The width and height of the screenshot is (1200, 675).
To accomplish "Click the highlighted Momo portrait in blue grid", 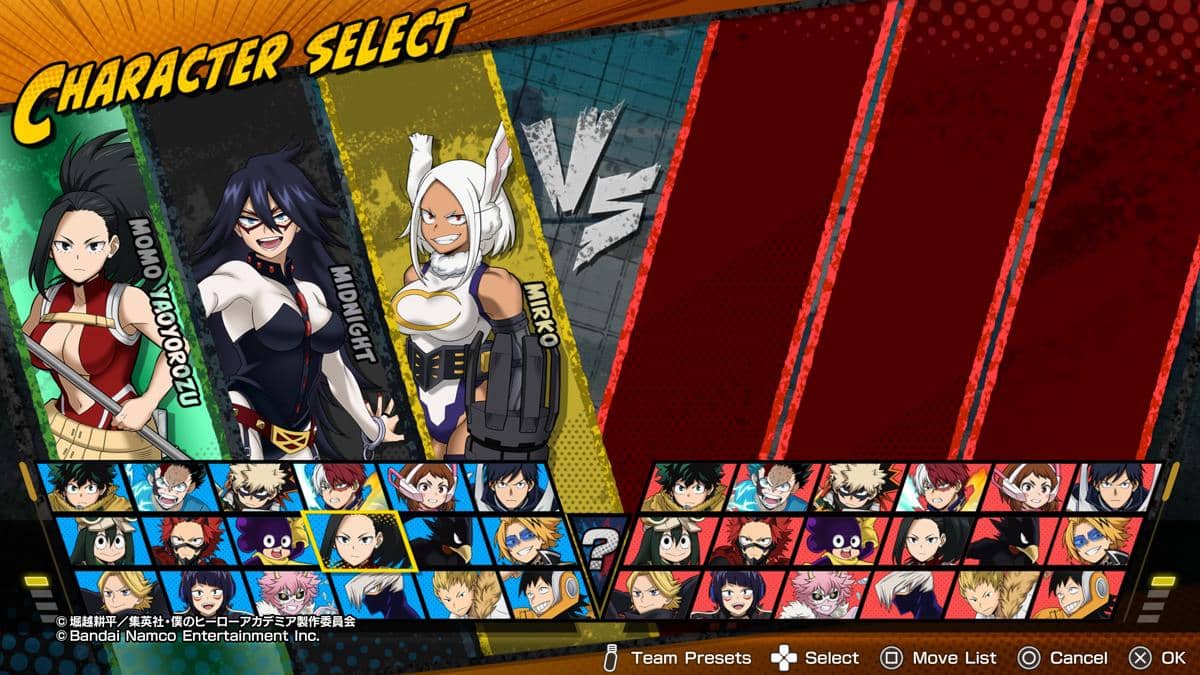I will coord(353,541).
